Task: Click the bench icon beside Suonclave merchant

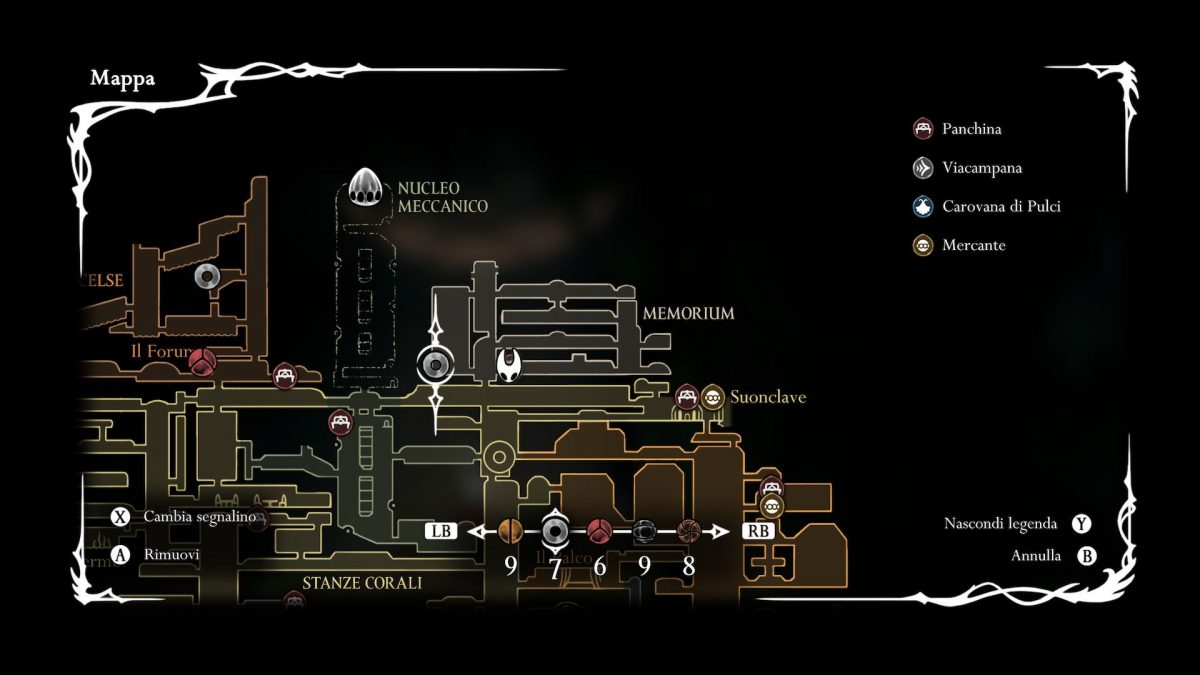Action: 687,397
